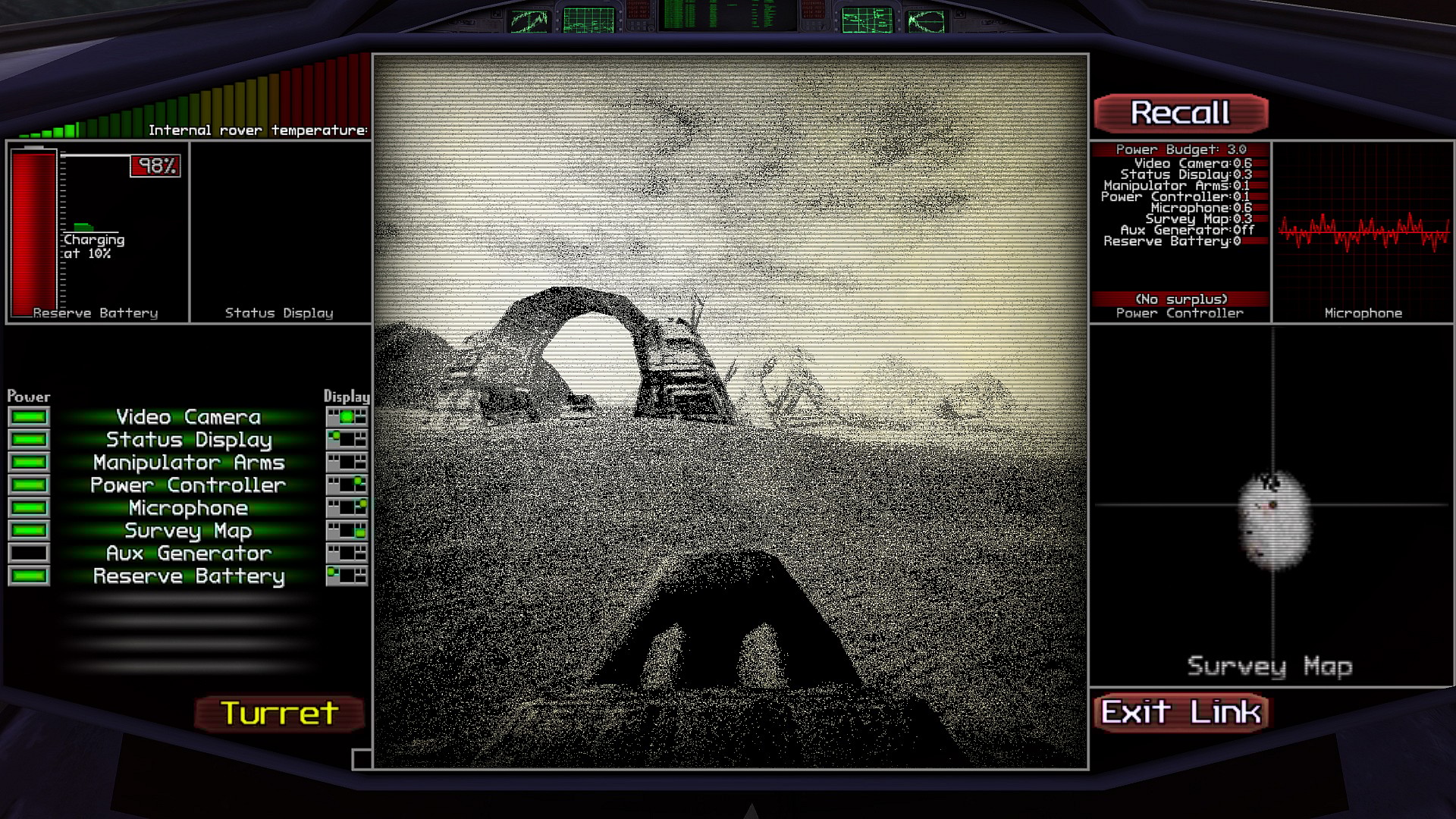Image resolution: width=1456 pixels, height=819 pixels.
Task: Select the Microphone waveform panel
Action: click(1363, 232)
